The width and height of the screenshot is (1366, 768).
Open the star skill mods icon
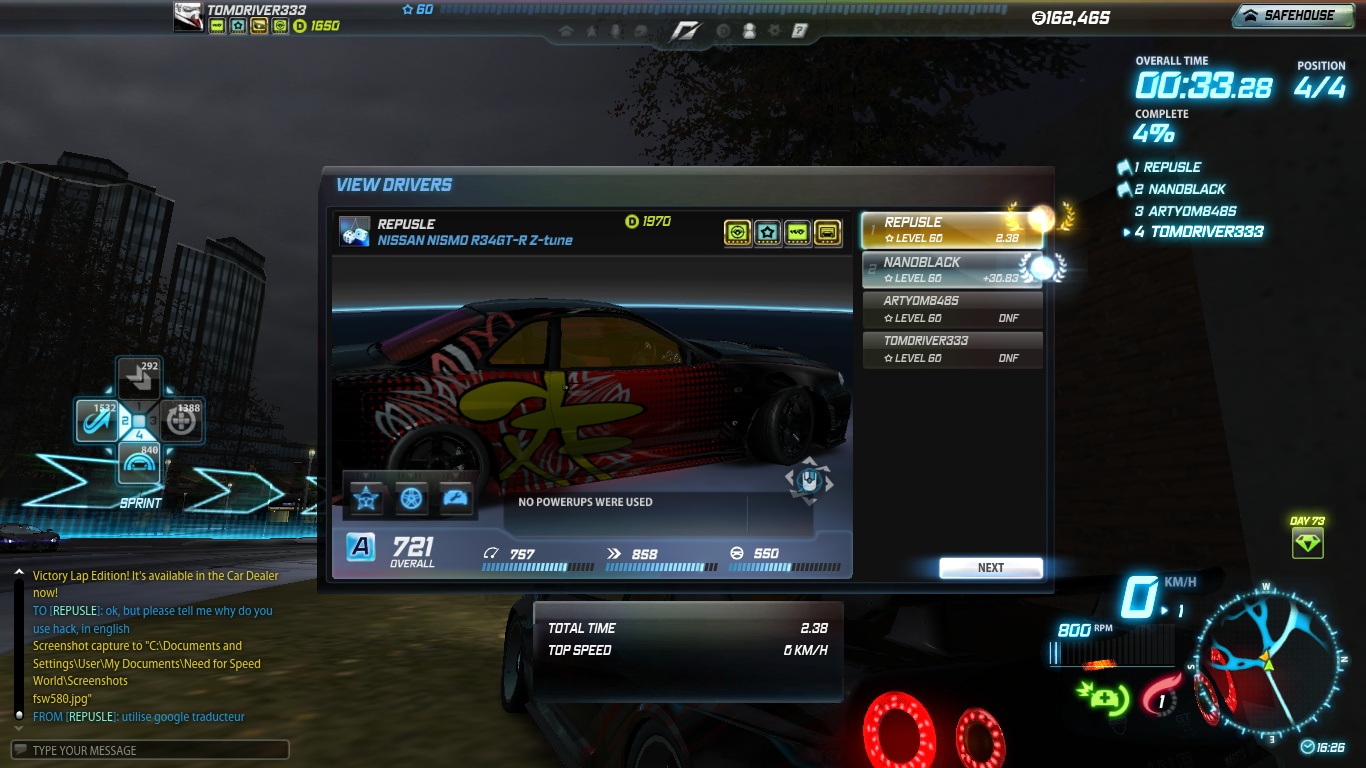(366, 498)
